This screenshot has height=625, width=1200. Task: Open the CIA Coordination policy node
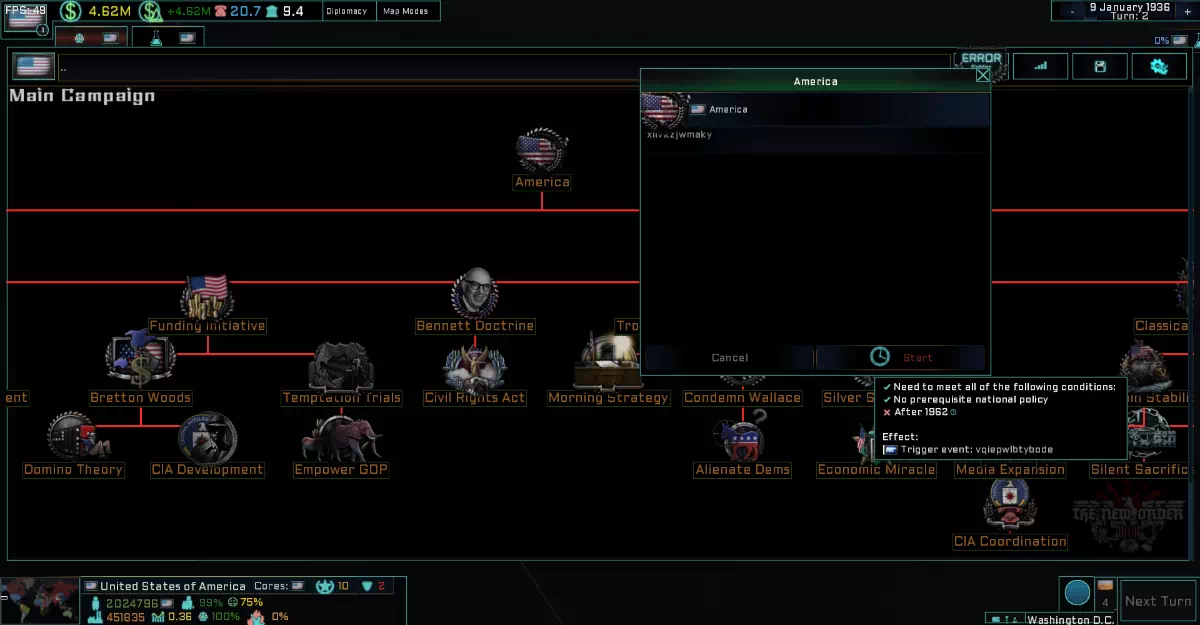pyautogui.click(x=1010, y=513)
